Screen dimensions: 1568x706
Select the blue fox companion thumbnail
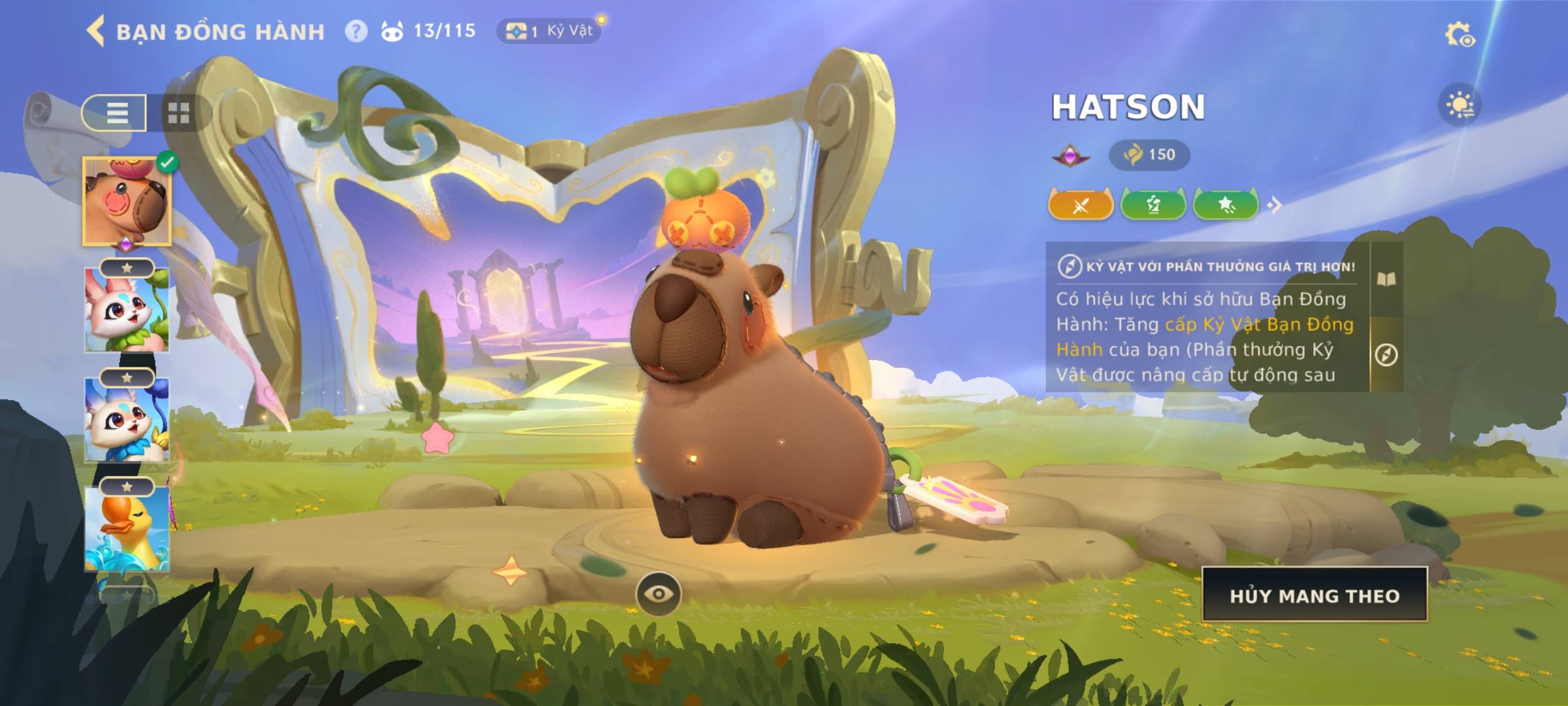(x=127, y=420)
